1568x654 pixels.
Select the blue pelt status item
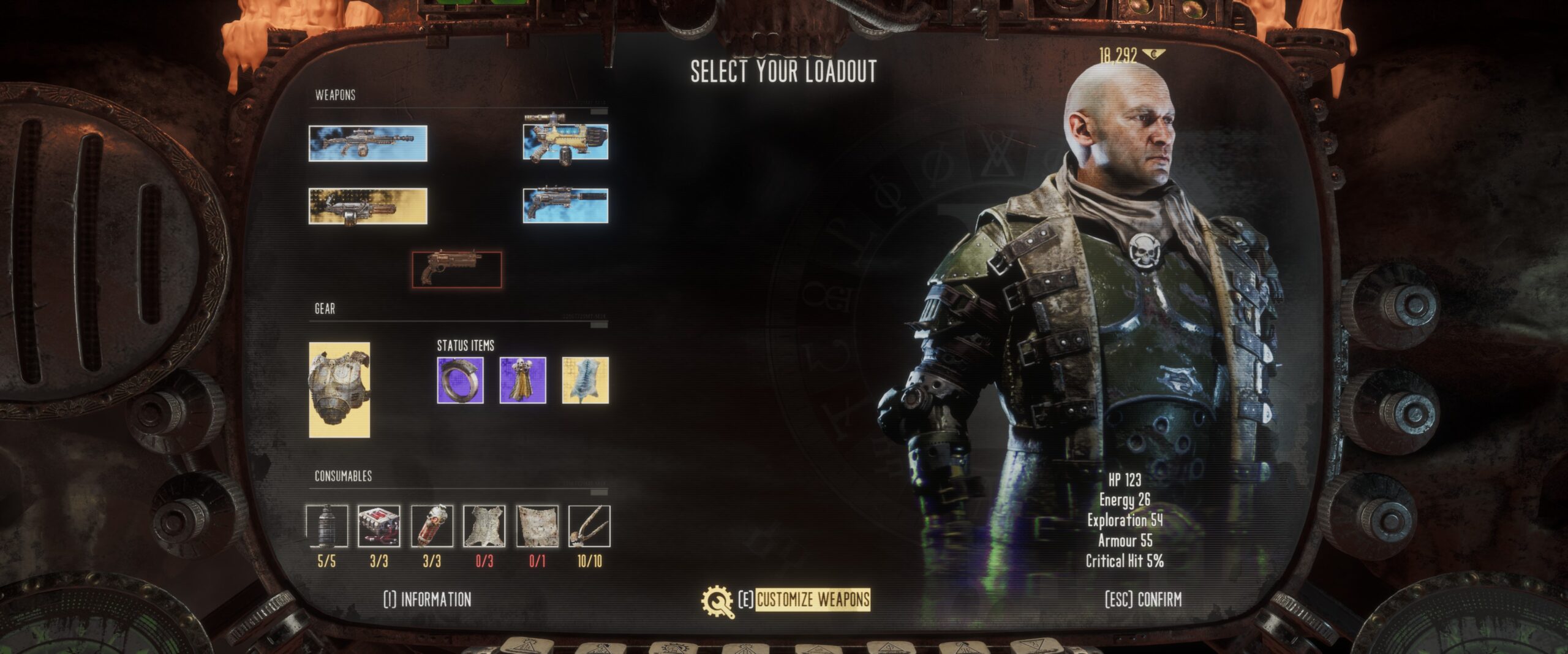tap(585, 381)
